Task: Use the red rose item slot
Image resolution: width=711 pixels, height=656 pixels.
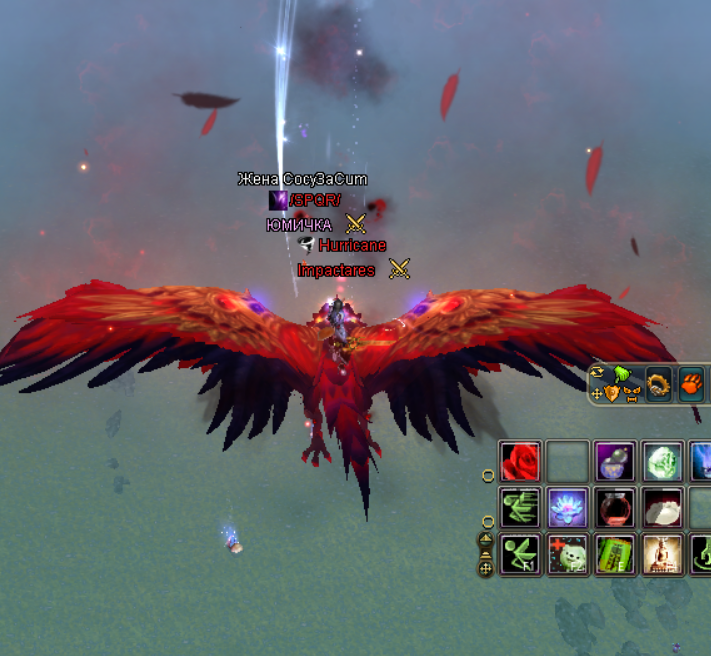Action: (x=520, y=461)
